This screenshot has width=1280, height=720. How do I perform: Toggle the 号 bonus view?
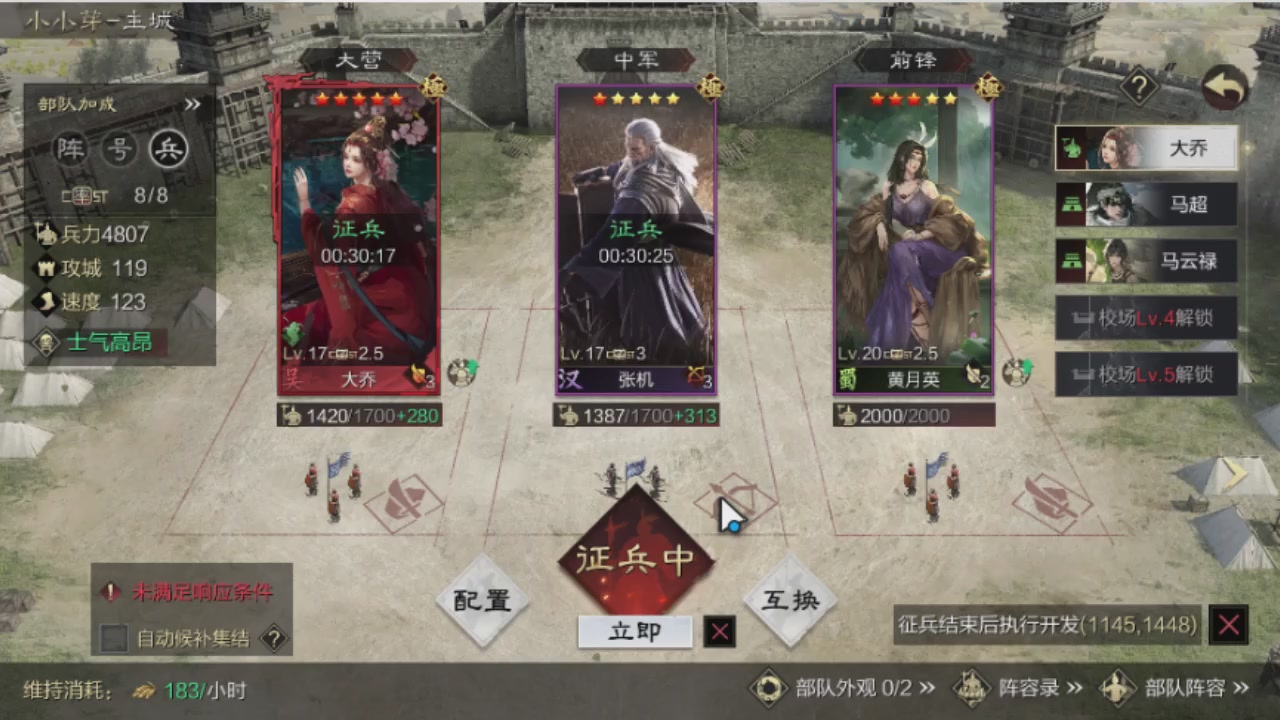[117, 150]
